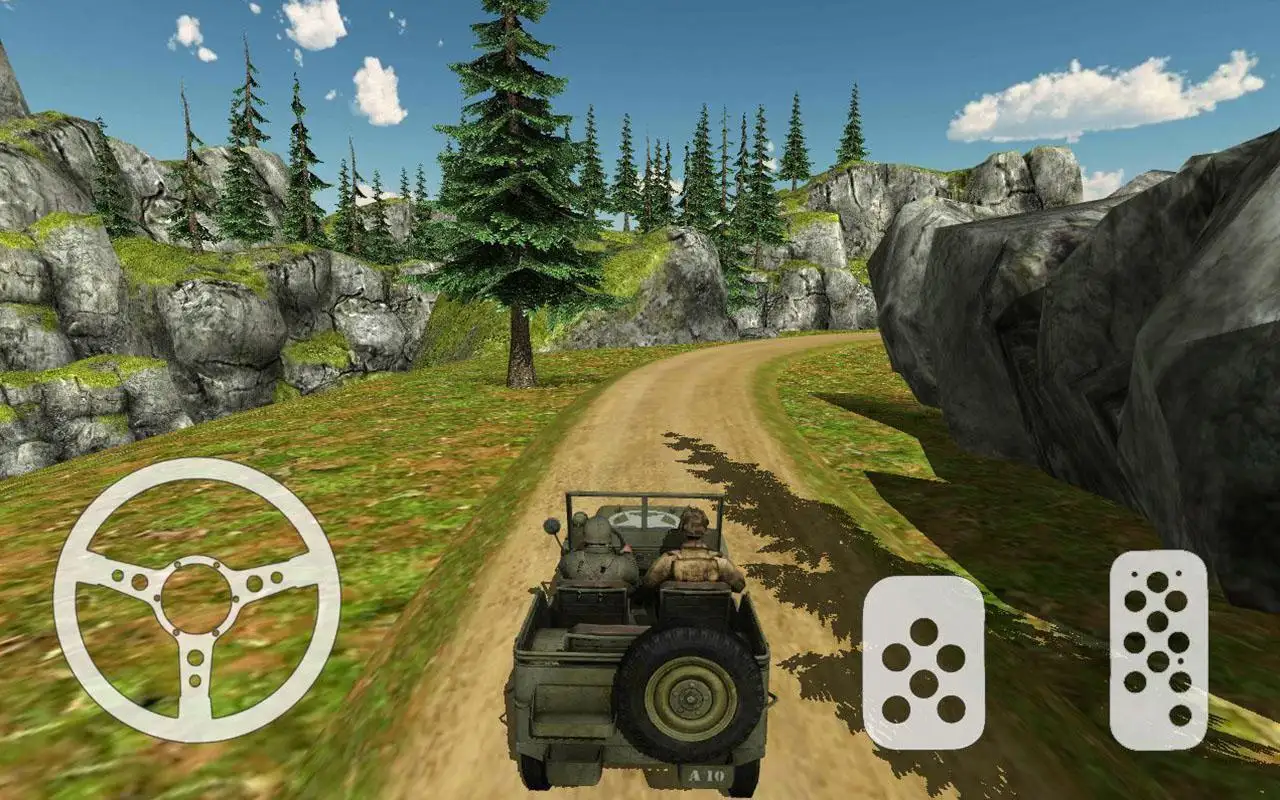Tap the steering wheel control
The width and height of the screenshot is (1280, 800).
coord(197,599)
